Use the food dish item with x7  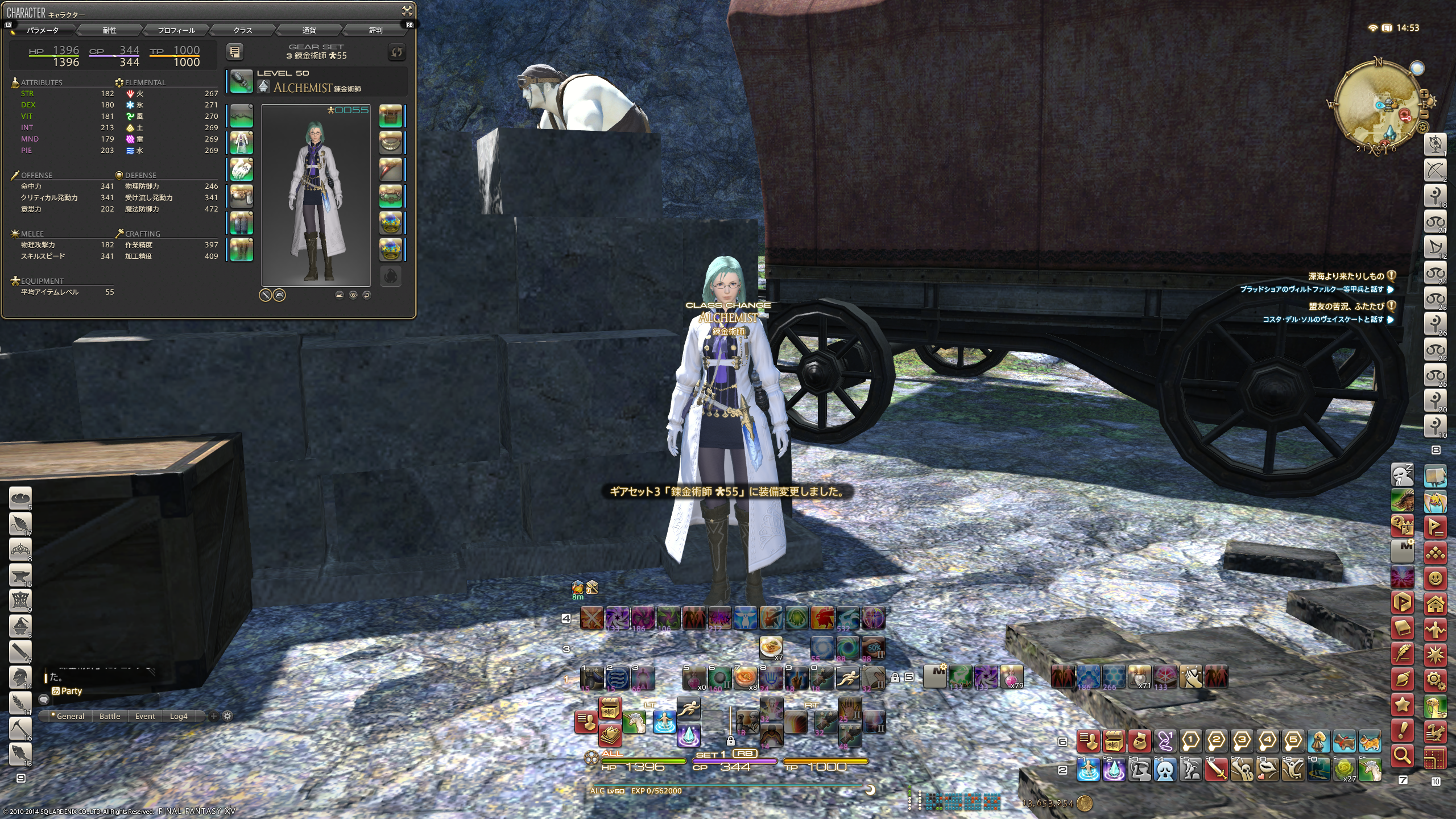(x=771, y=647)
